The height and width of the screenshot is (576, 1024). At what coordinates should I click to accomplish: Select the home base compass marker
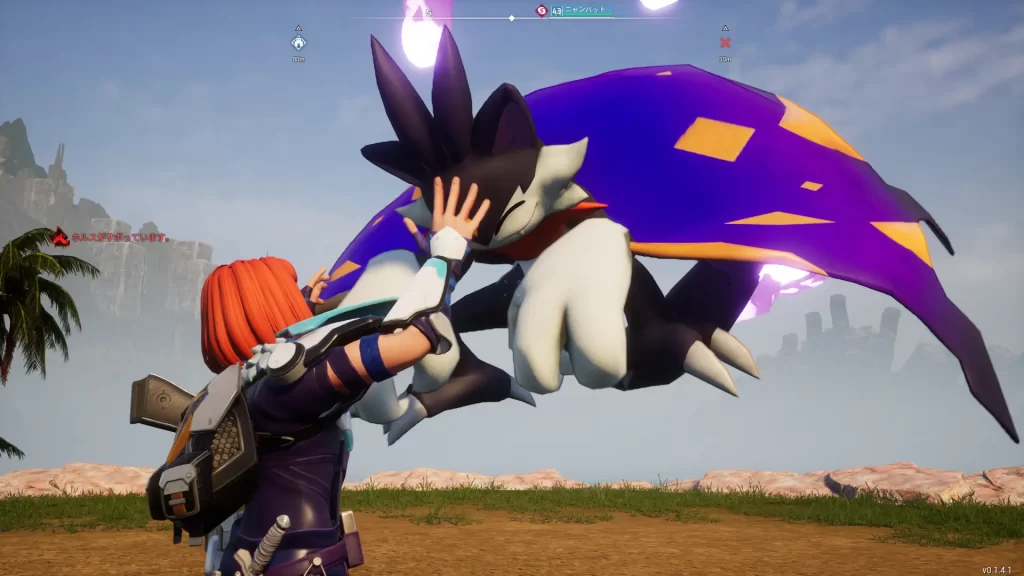pyautogui.click(x=298, y=43)
